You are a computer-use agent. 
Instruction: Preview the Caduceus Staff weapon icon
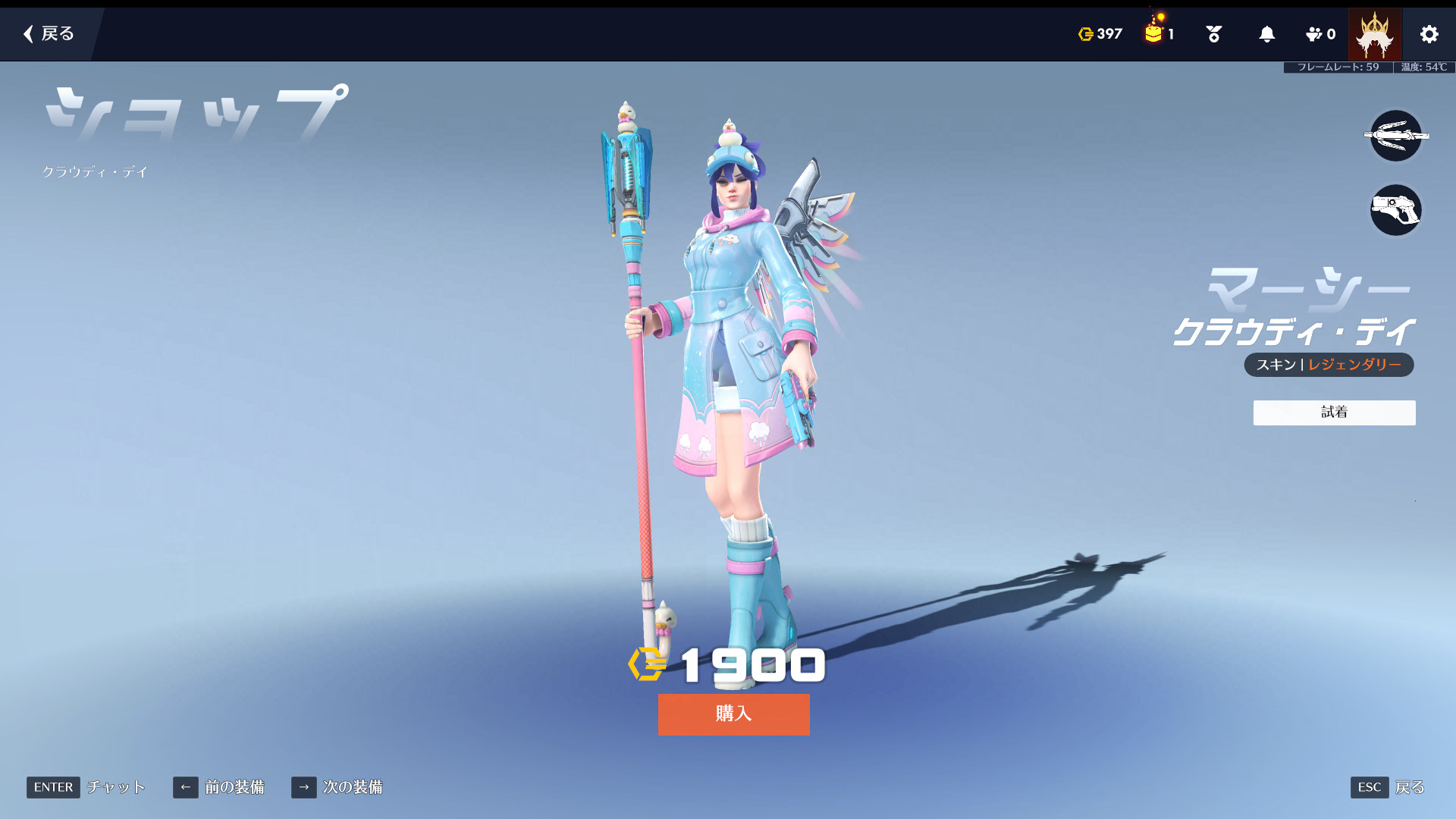coord(1395,136)
